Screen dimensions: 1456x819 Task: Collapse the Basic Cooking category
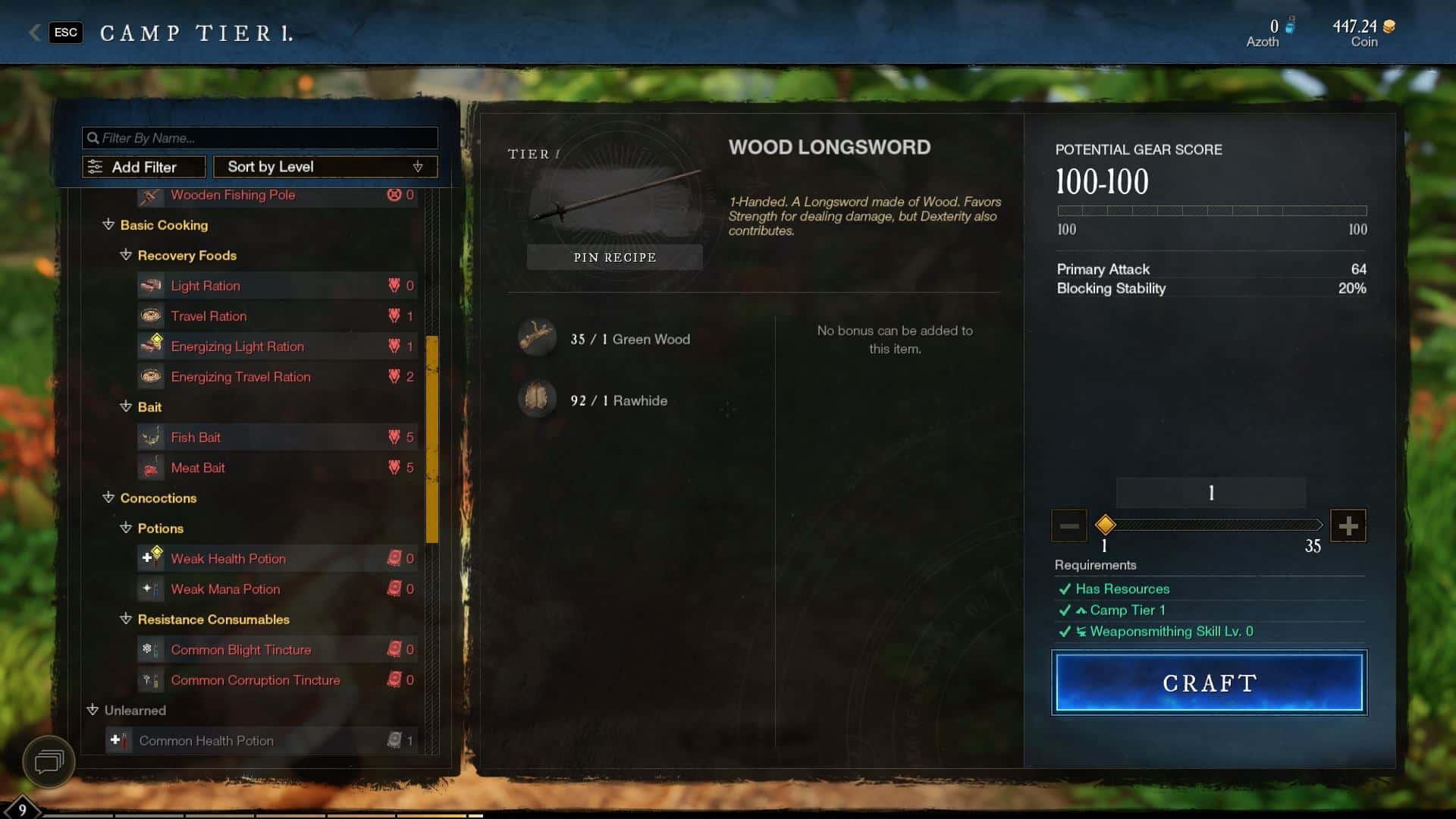108,225
